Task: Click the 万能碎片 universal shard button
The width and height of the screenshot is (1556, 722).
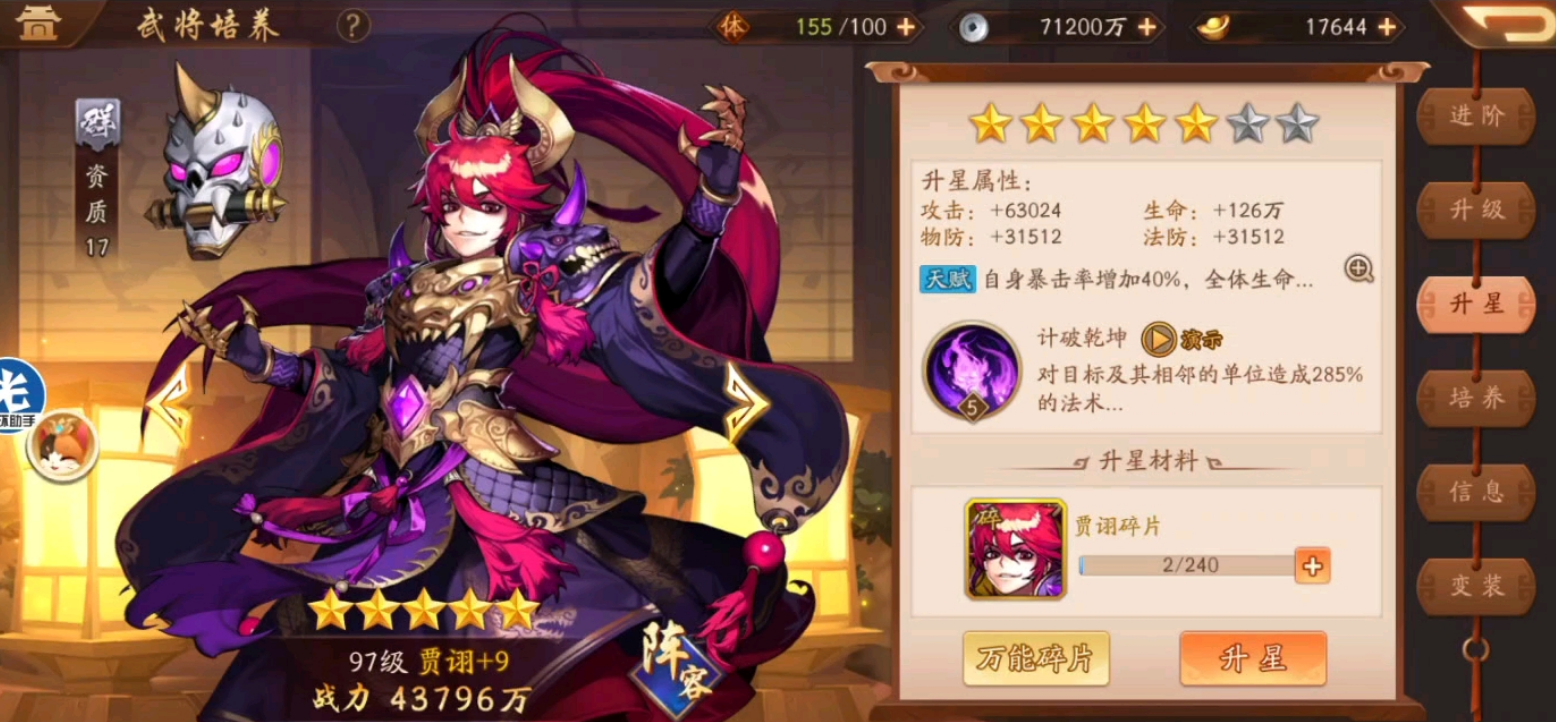Action: (1036, 659)
